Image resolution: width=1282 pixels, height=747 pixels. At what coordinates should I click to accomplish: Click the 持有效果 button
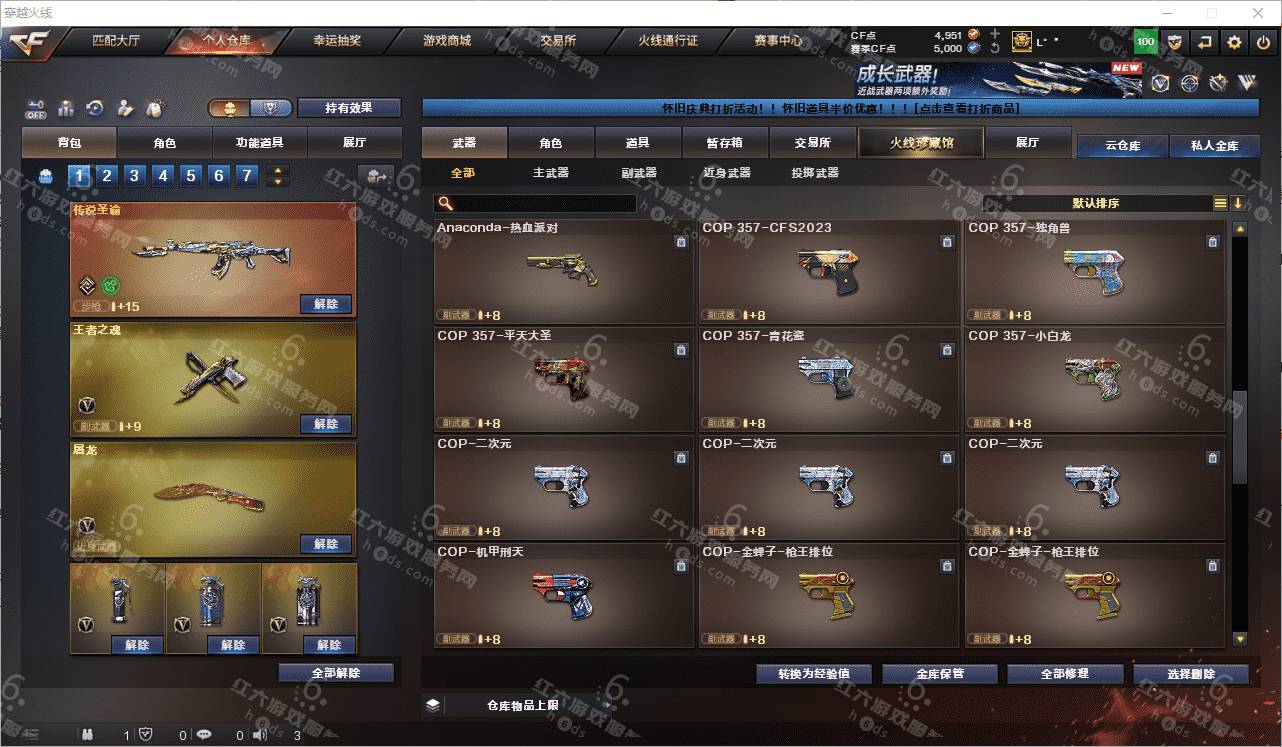(348, 108)
